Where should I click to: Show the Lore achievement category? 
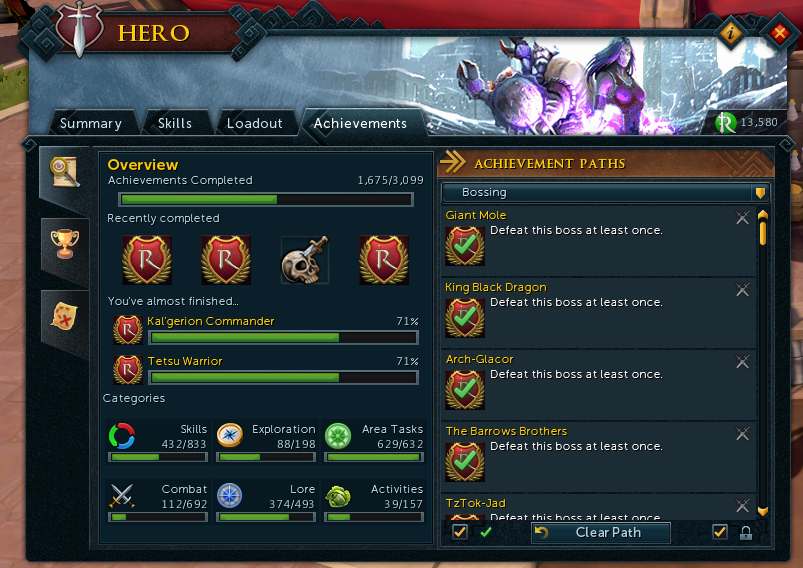(x=265, y=502)
